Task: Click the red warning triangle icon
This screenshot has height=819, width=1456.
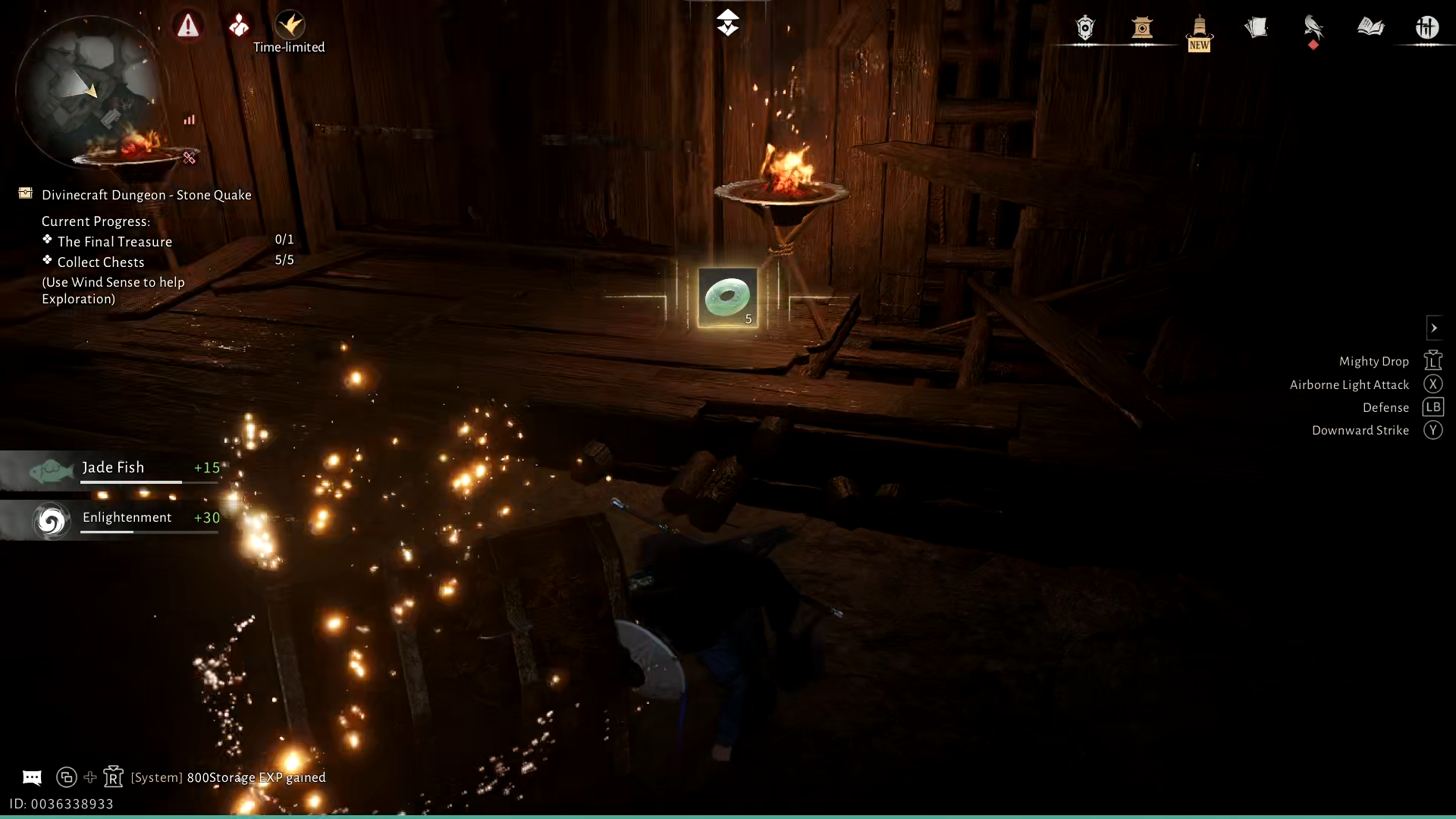Action: [x=188, y=26]
